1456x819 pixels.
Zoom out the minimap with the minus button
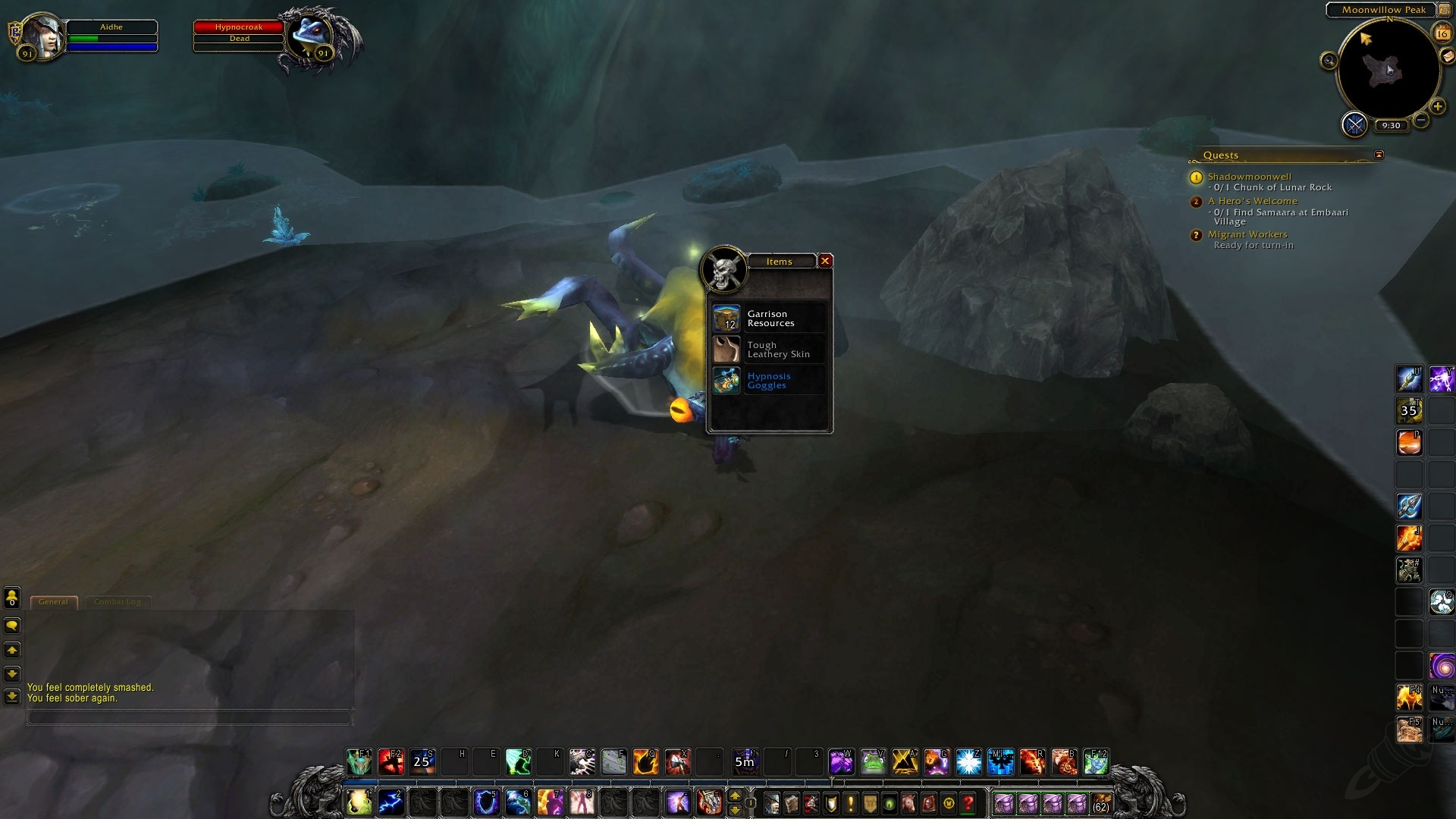point(1420,120)
